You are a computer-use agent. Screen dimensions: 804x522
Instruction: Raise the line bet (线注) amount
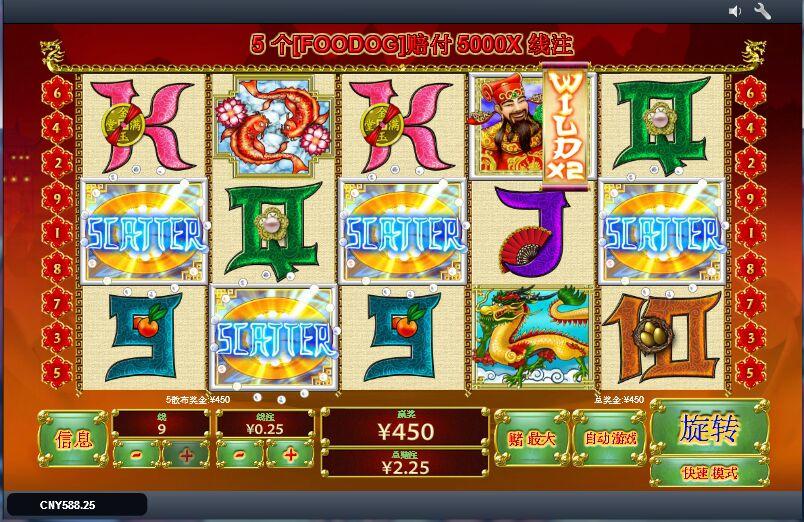tap(290, 454)
